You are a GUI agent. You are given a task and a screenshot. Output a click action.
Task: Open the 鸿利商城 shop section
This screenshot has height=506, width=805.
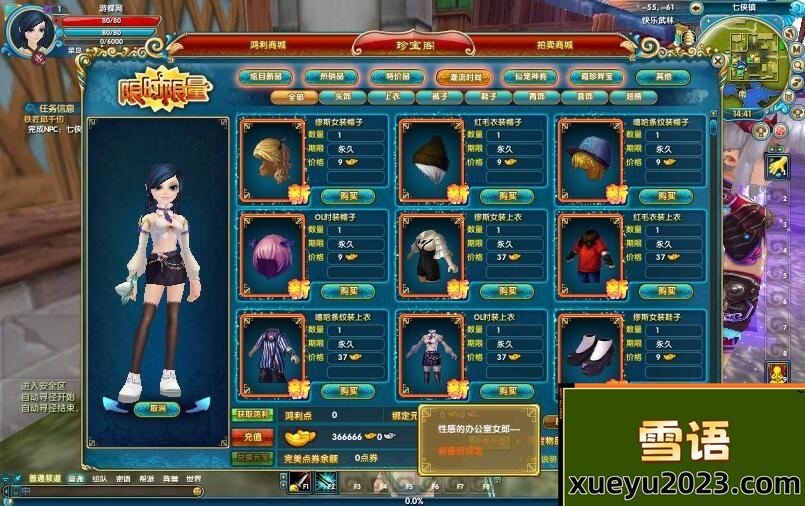[x=268, y=44]
